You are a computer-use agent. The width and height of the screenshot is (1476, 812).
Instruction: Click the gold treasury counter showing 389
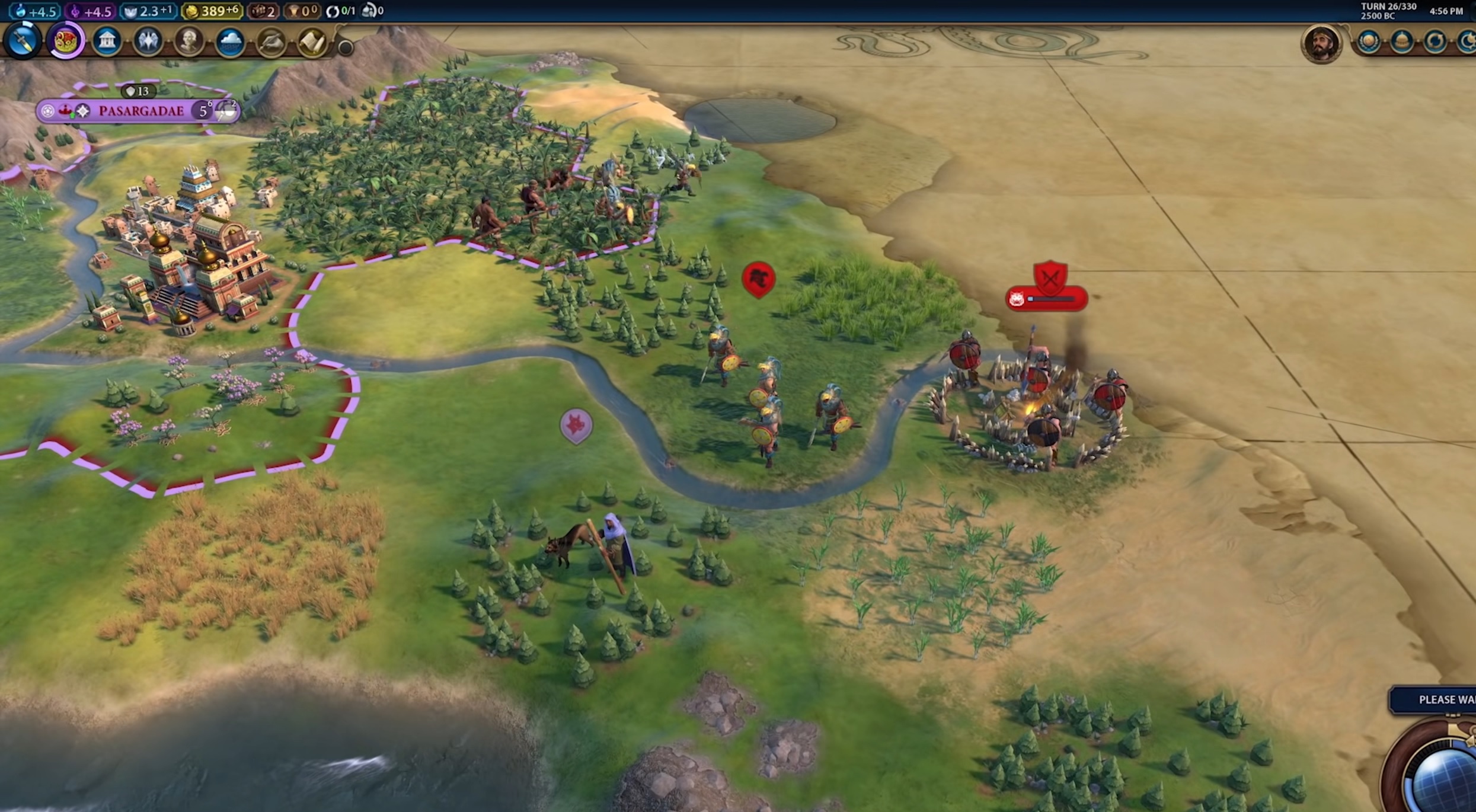[x=212, y=11]
